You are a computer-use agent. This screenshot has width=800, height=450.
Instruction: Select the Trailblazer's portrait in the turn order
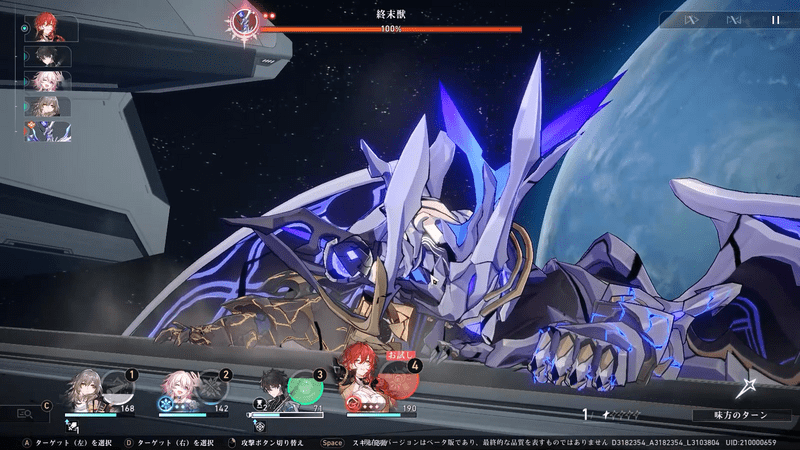click(x=48, y=107)
